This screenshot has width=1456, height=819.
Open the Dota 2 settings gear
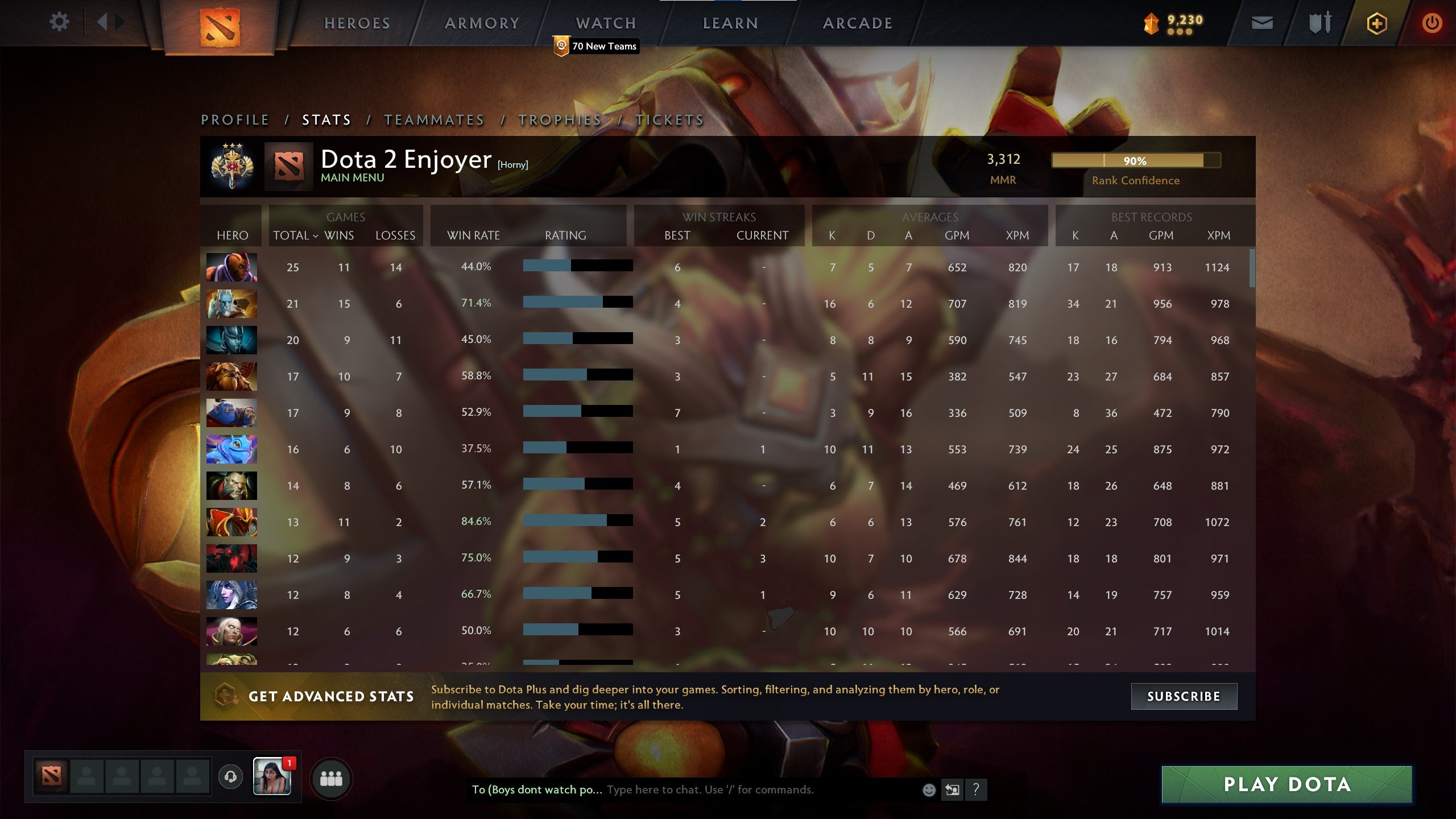59,23
